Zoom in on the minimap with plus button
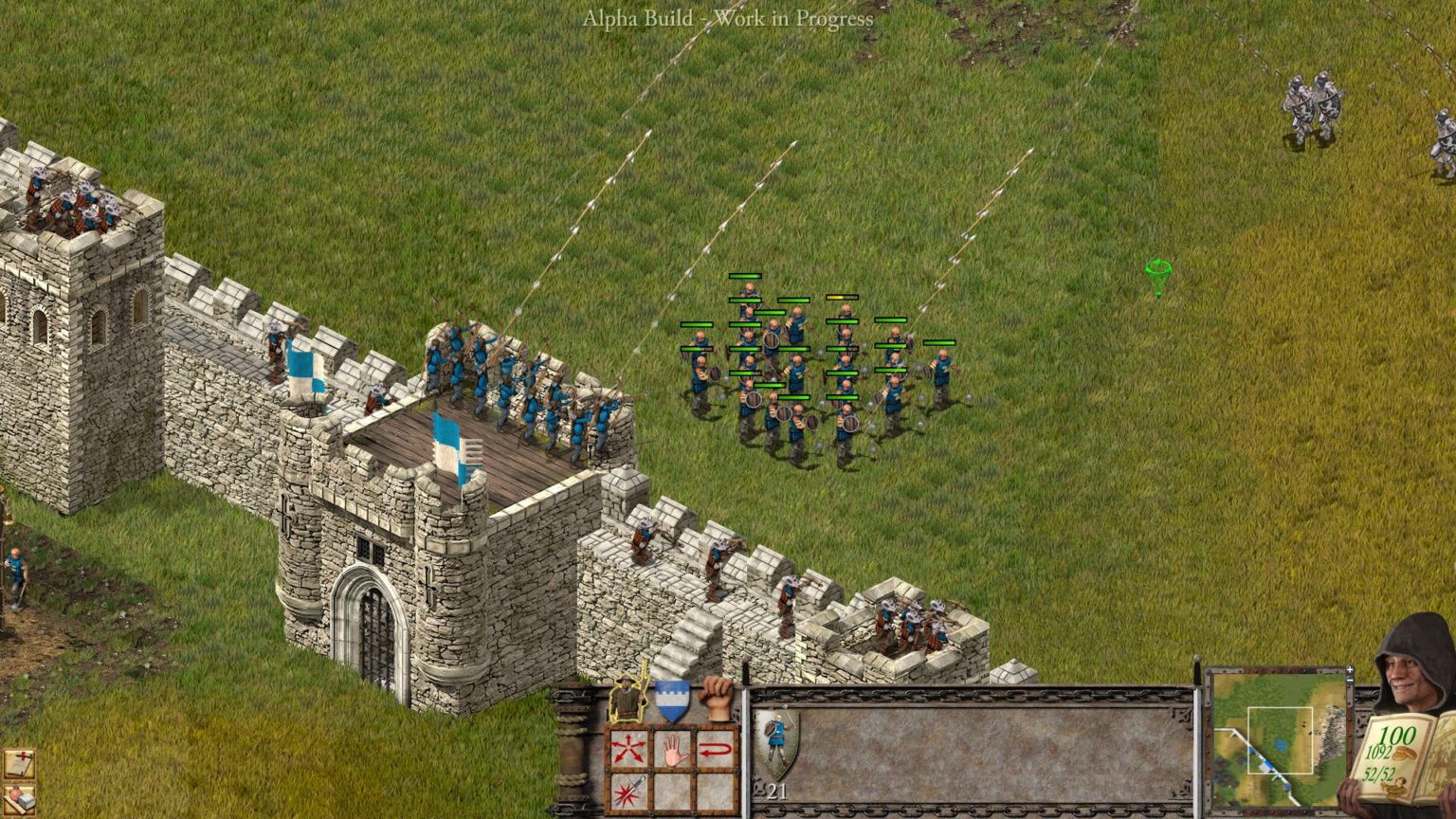 click(x=1350, y=669)
